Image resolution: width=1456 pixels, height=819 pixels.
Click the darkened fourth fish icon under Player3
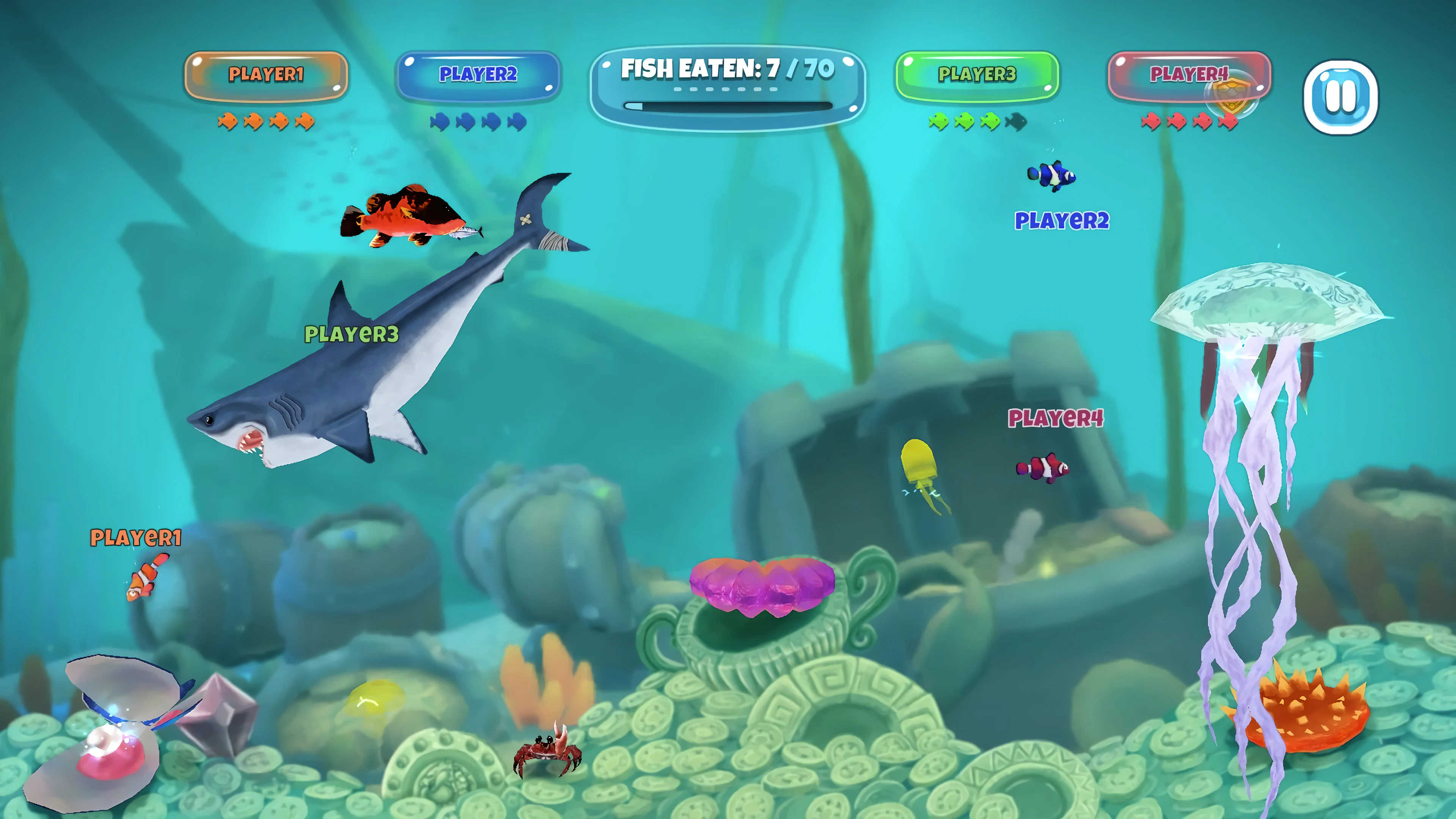pyautogui.click(x=1018, y=122)
